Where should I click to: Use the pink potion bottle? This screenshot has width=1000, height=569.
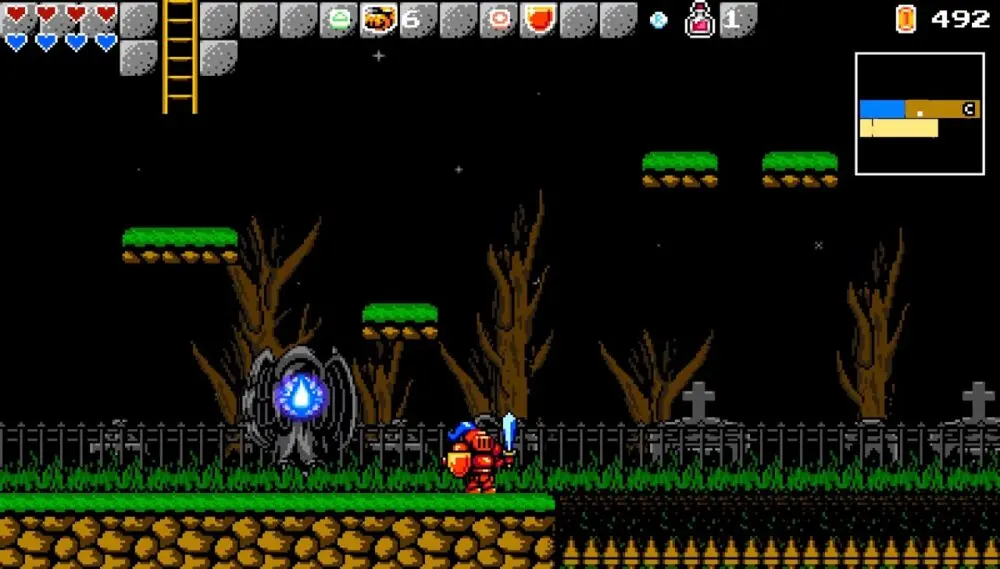tap(700, 19)
